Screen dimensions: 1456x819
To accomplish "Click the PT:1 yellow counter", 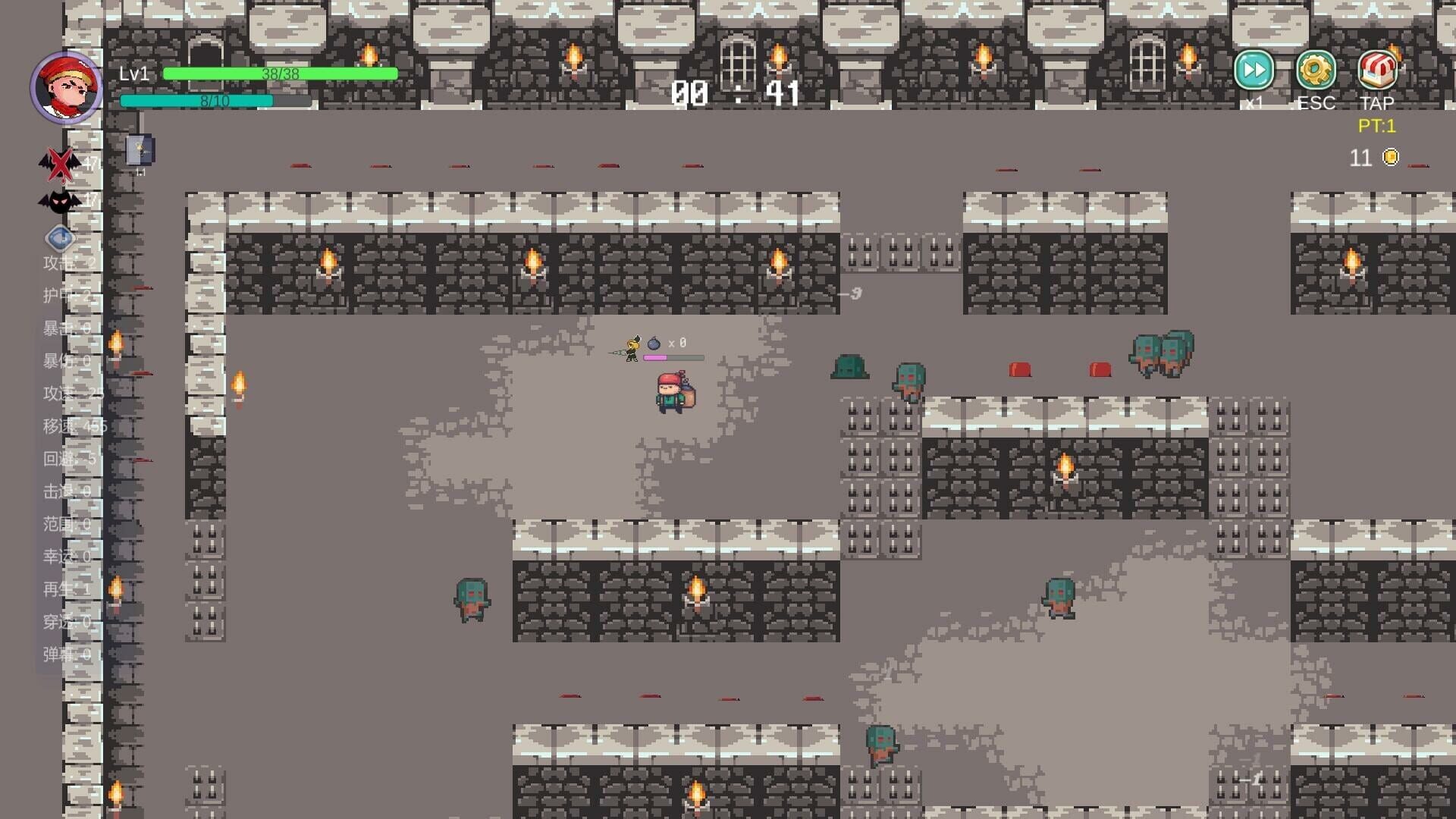I will point(1377,127).
